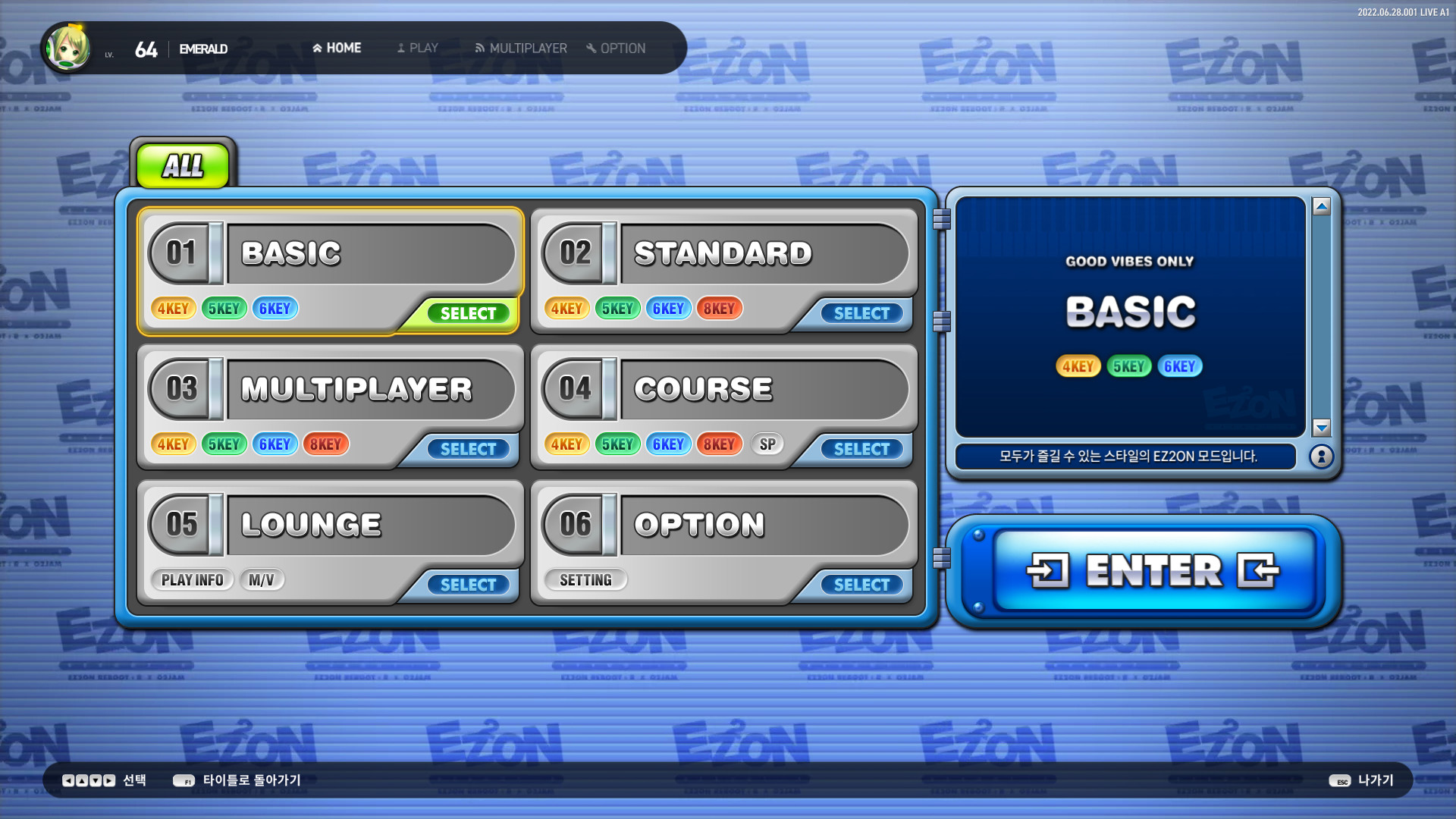This screenshot has height=819, width=1456.
Task: Click the scrollbar down arrow in the preview panel
Action: coord(1320,427)
